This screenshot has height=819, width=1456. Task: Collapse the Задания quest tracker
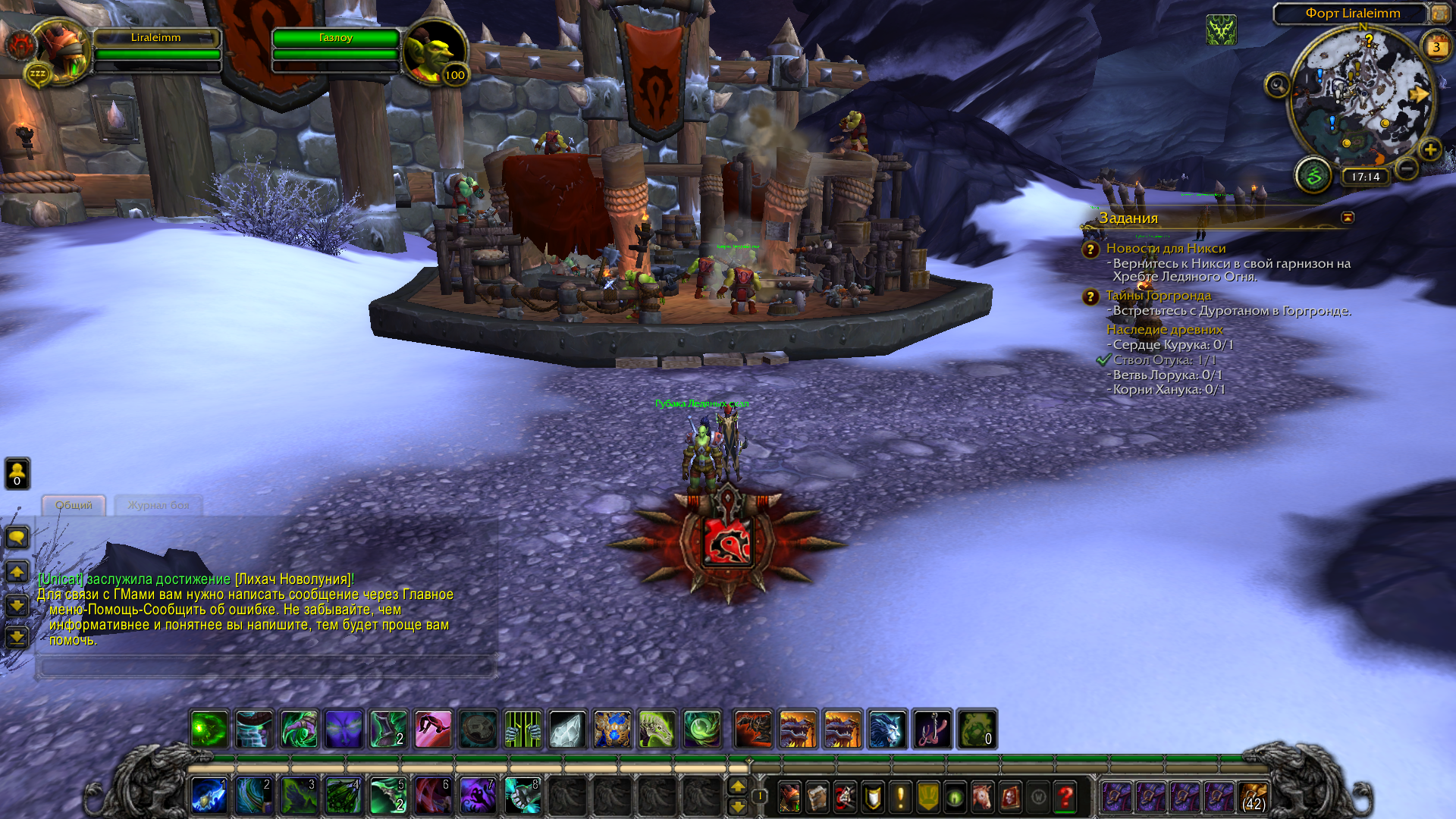click(1348, 218)
